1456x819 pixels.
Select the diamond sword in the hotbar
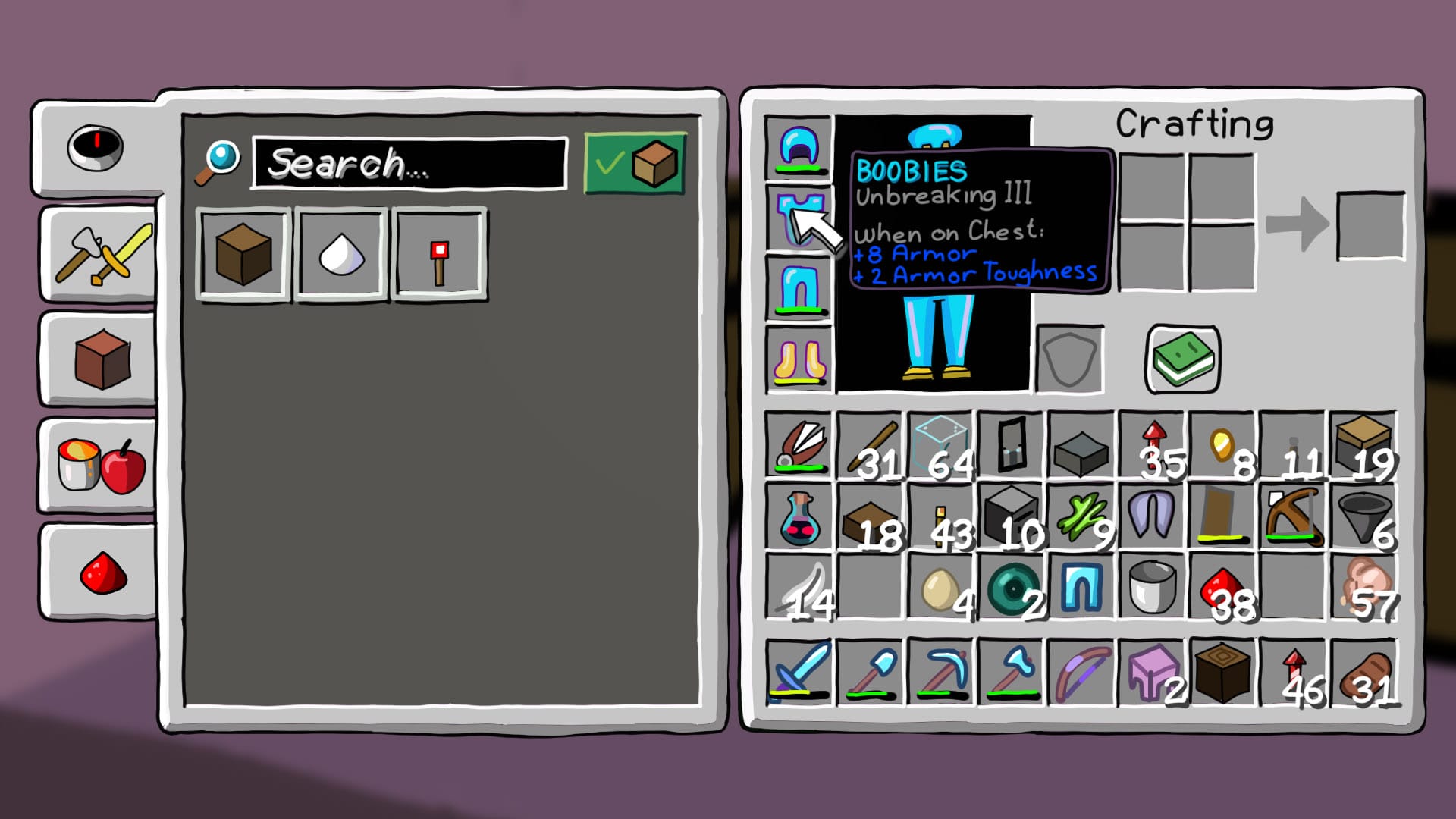point(799,672)
